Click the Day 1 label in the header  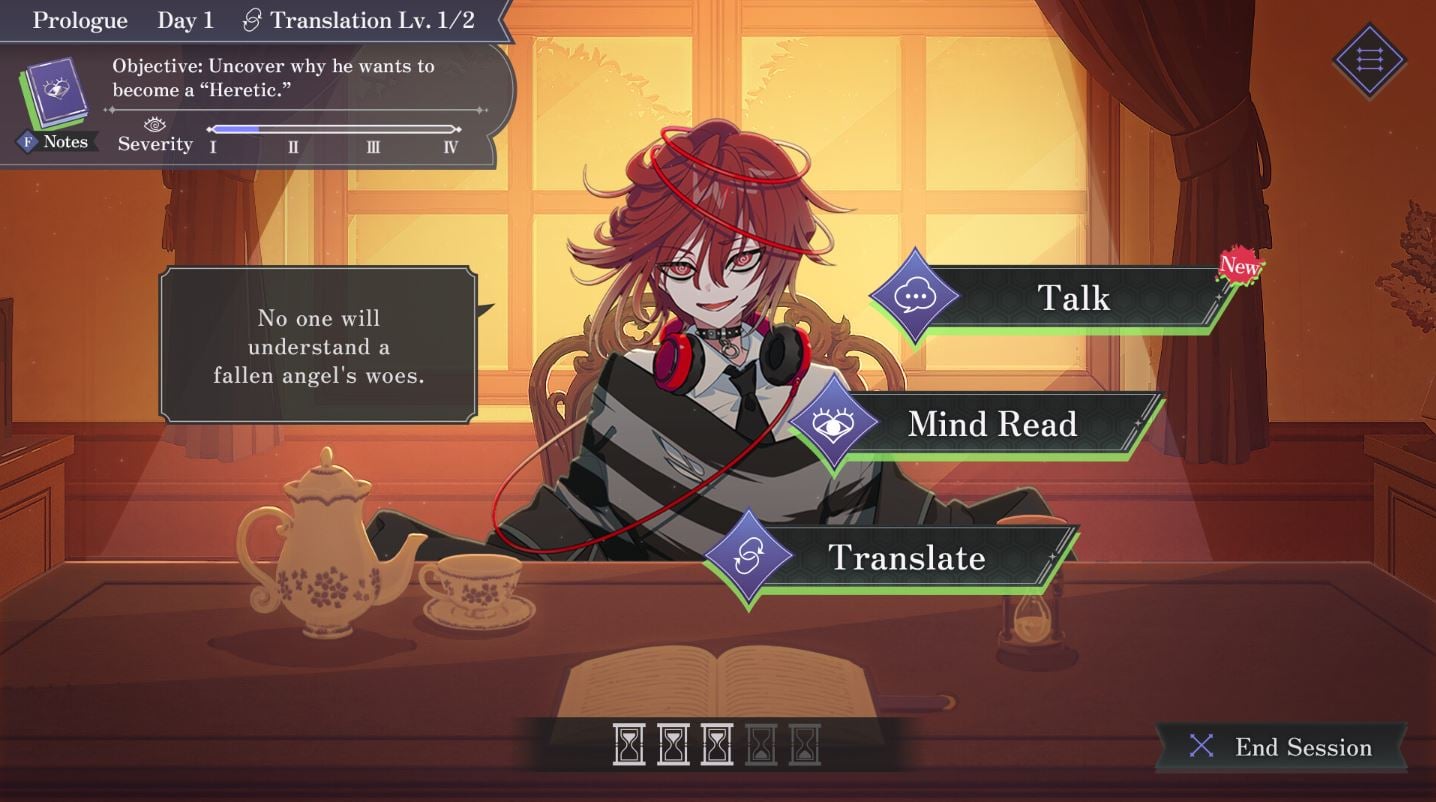pyautogui.click(x=184, y=19)
